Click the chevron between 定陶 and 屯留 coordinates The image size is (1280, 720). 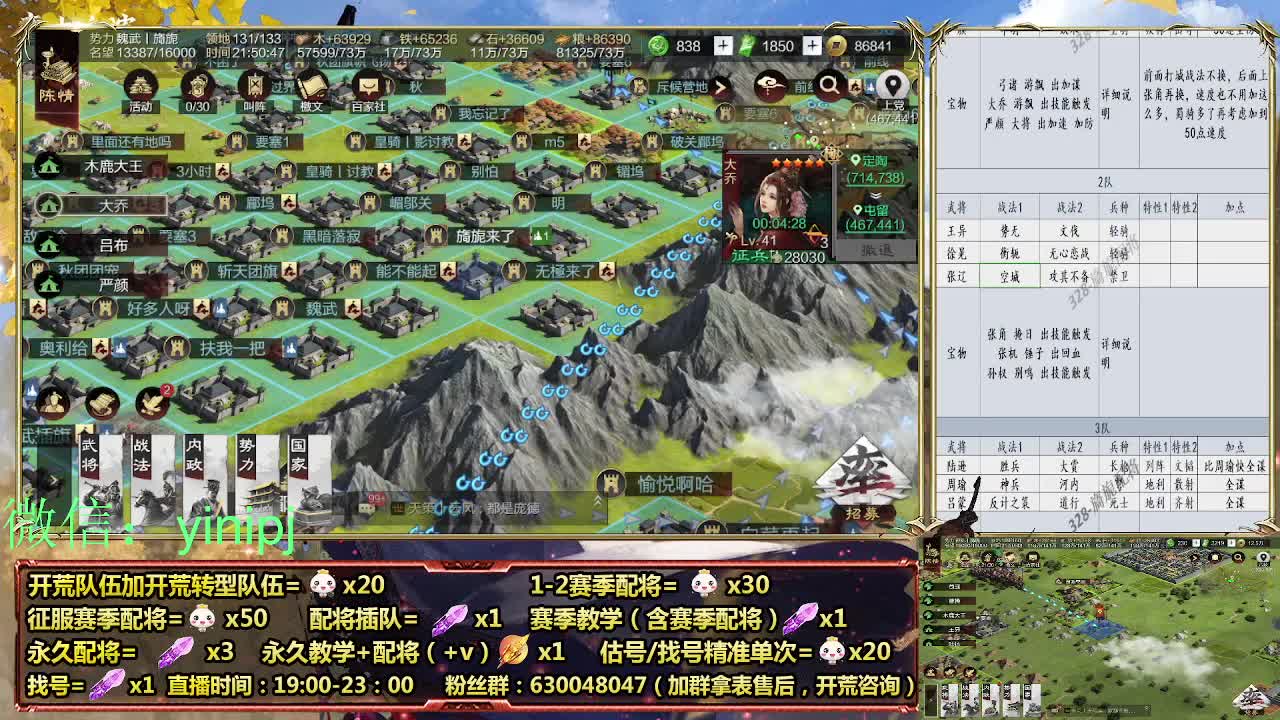click(x=873, y=195)
